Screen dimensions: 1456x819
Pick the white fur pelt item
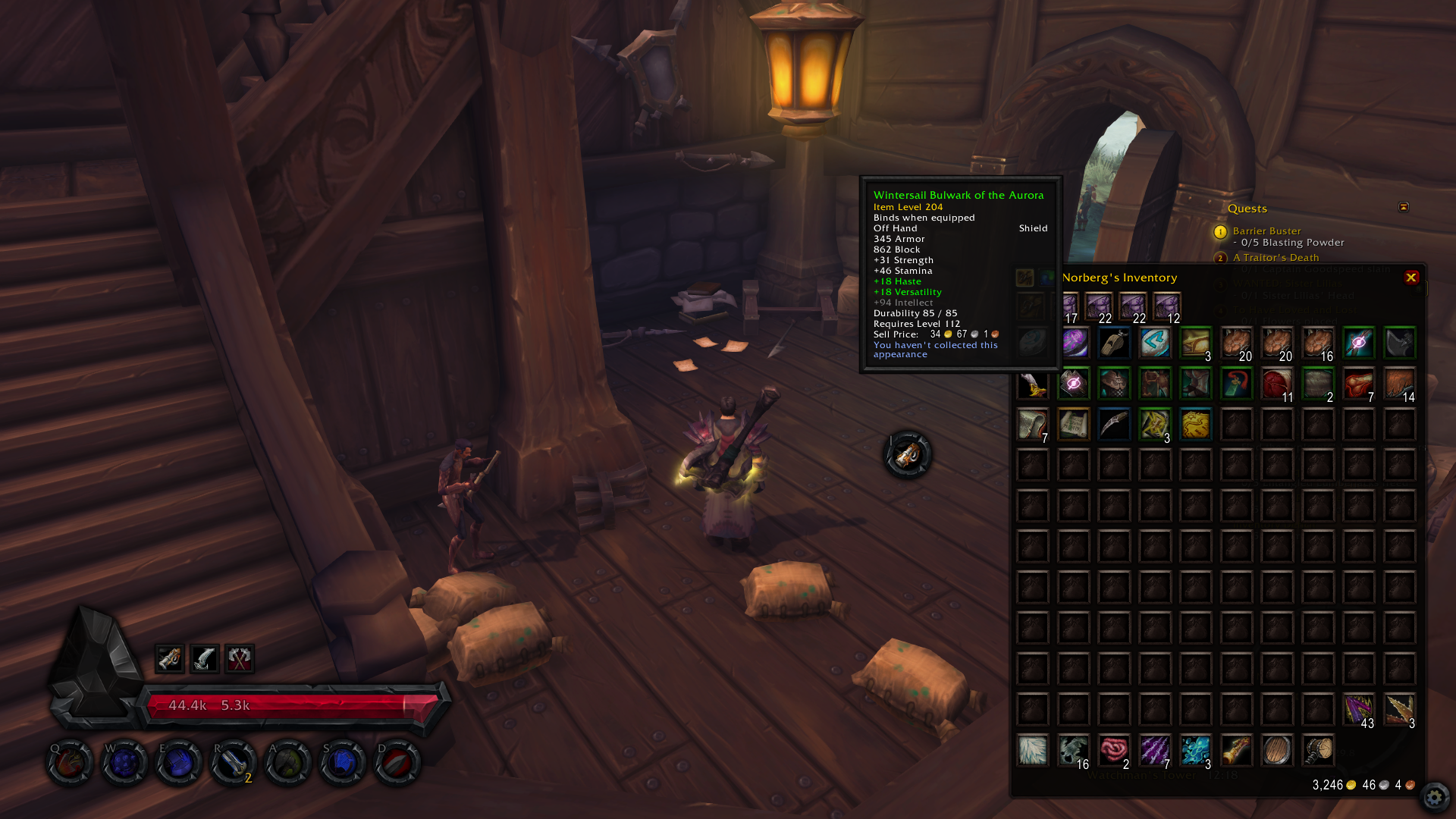[x=1032, y=750]
